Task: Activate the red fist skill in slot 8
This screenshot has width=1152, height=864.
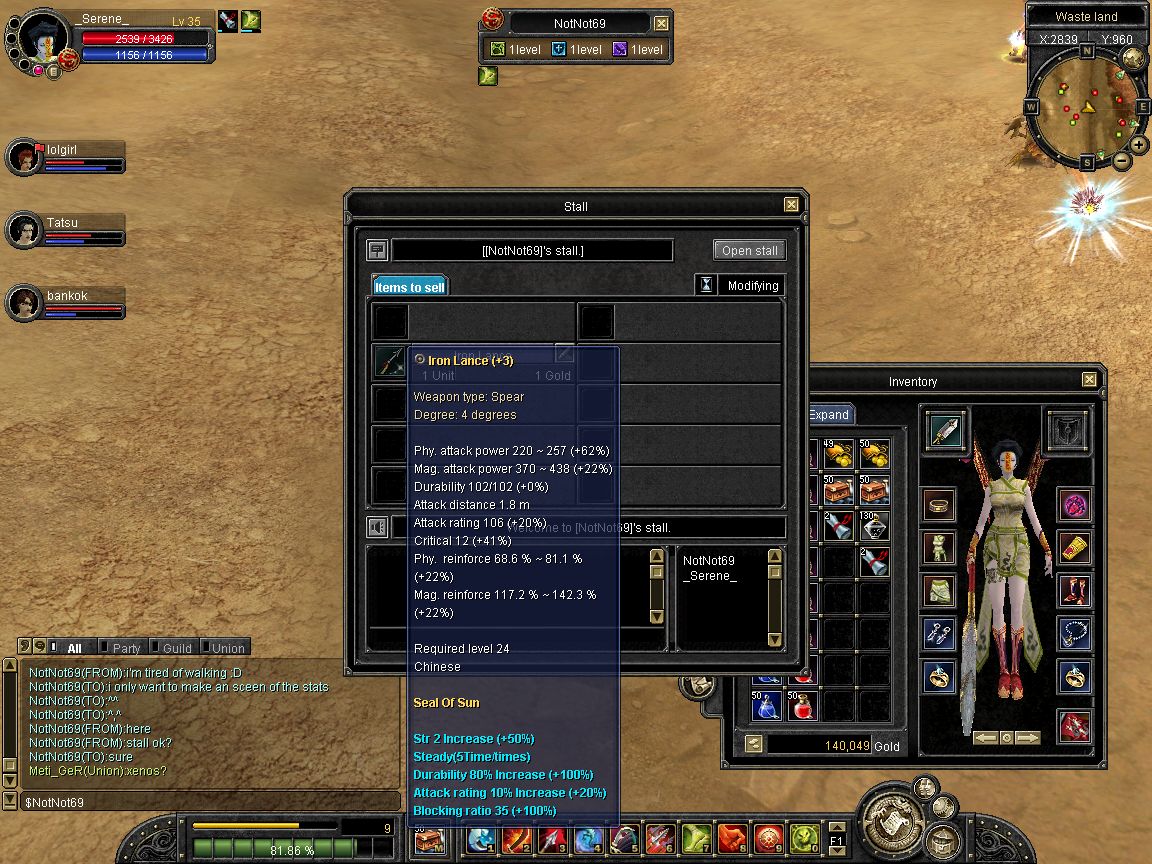Action: (732, 838)
